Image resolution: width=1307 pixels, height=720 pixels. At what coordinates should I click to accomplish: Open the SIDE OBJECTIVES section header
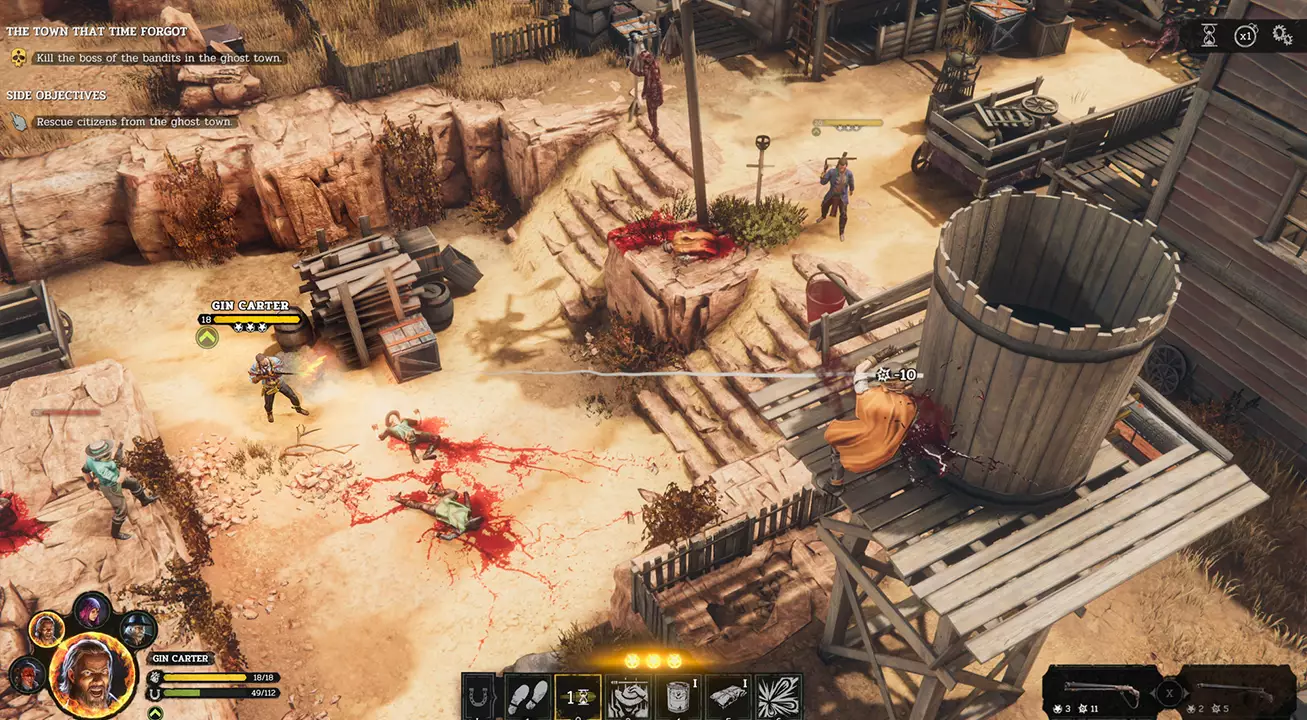pyautogui.click(x=57, y=95)
